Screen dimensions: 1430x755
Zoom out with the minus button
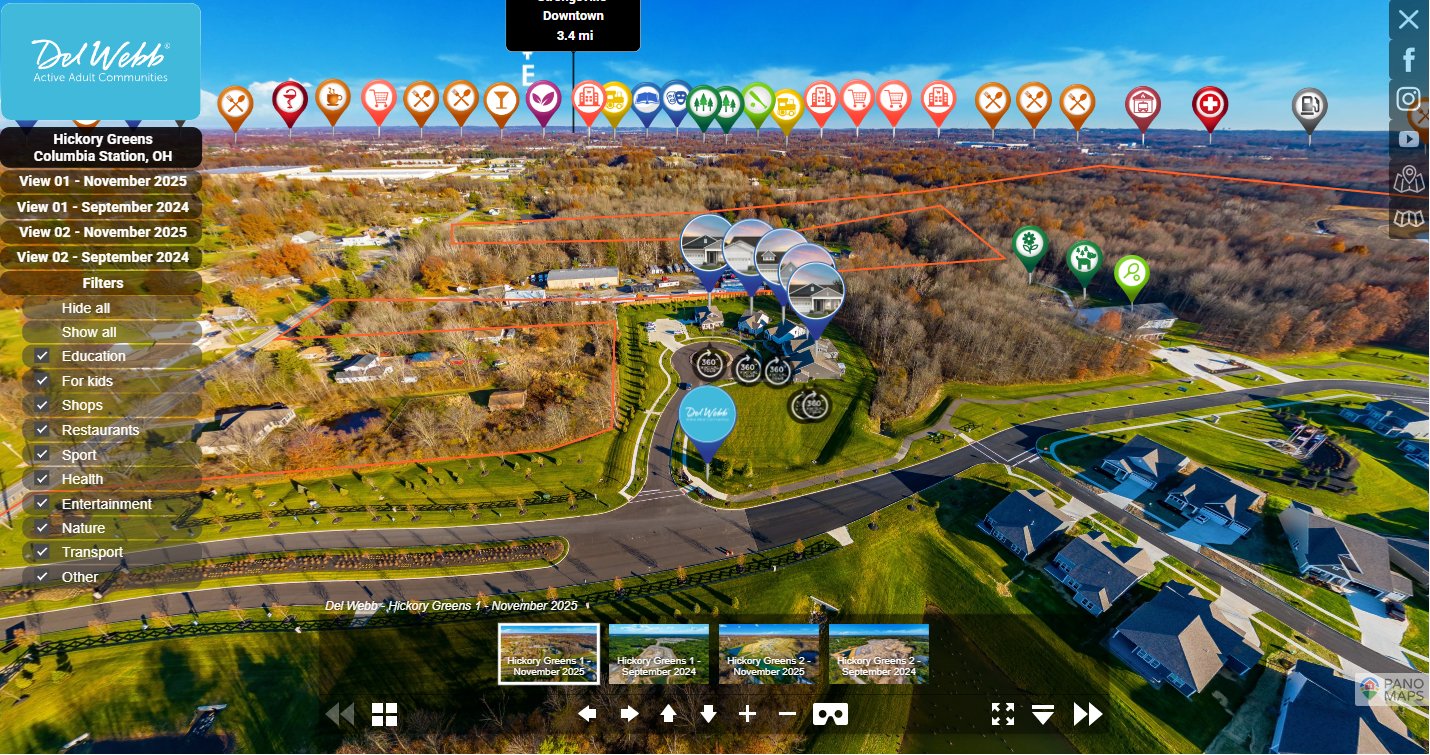point(787,713)
